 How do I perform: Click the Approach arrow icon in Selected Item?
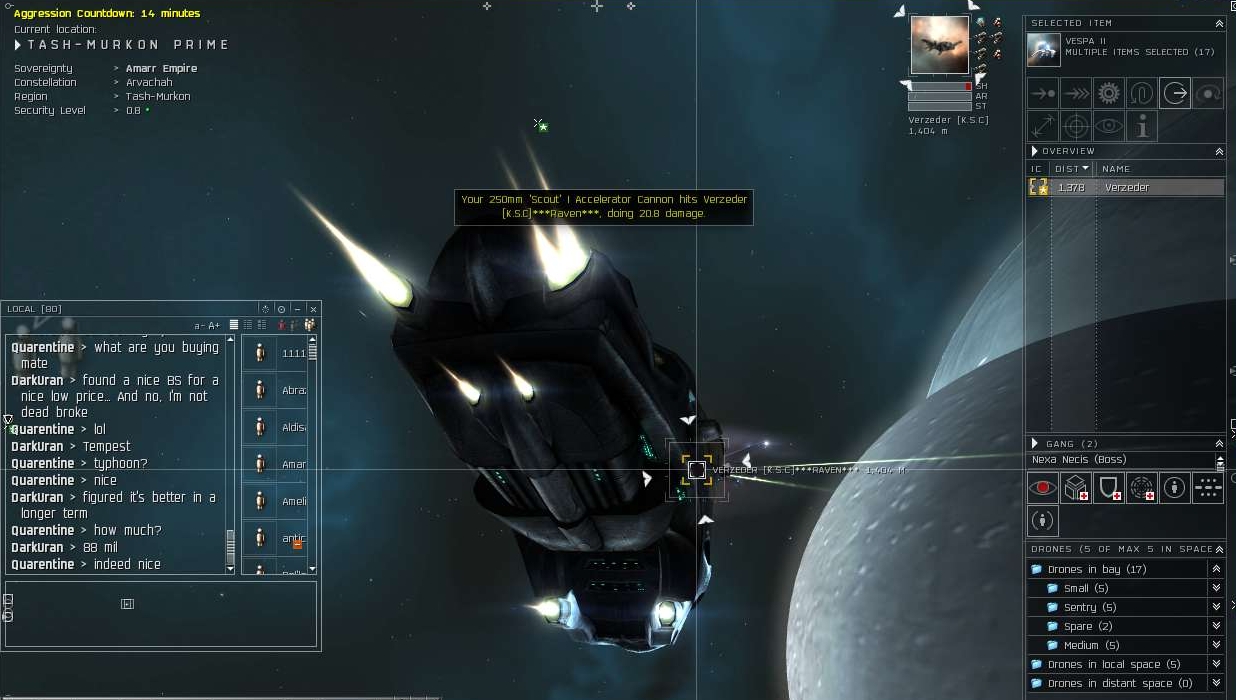[x=1043, y=93]
